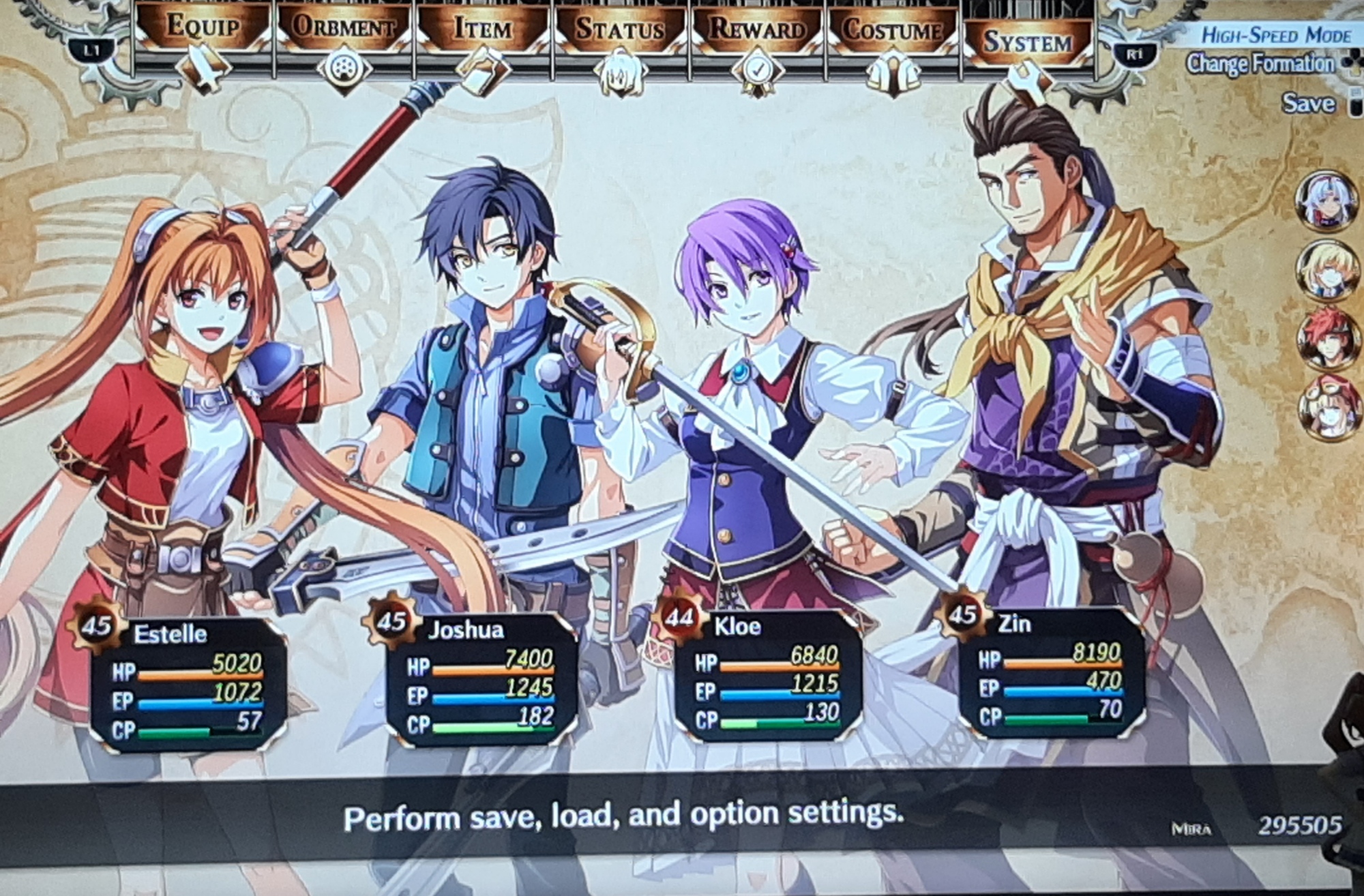
Task: Toggle High-Speed Mode label
Action: pos(1275,35)
